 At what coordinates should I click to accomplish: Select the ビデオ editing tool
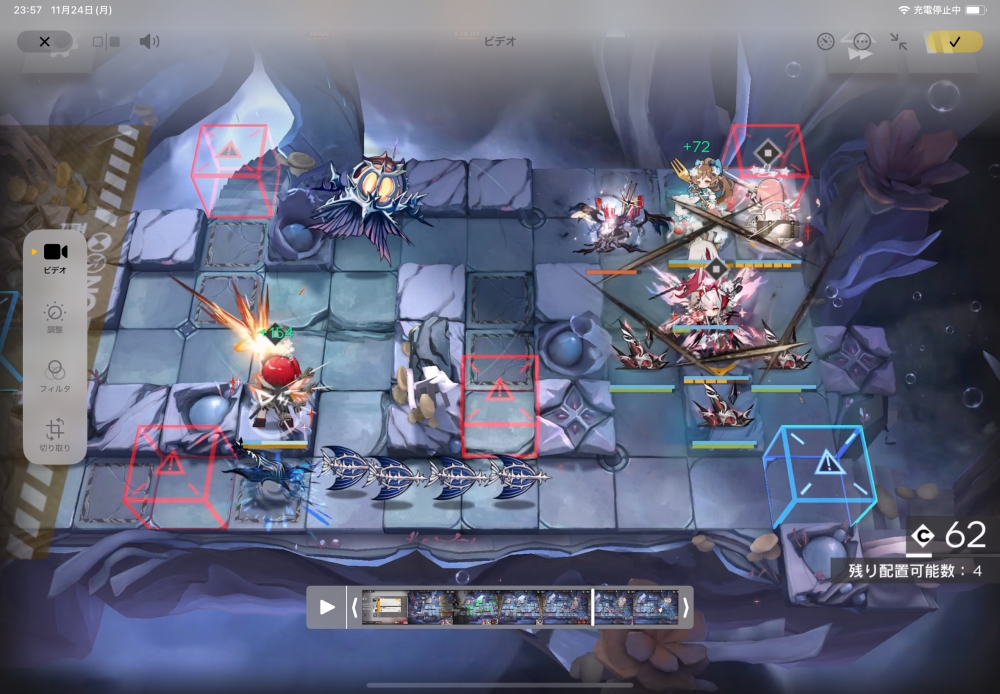click(55, 257)
